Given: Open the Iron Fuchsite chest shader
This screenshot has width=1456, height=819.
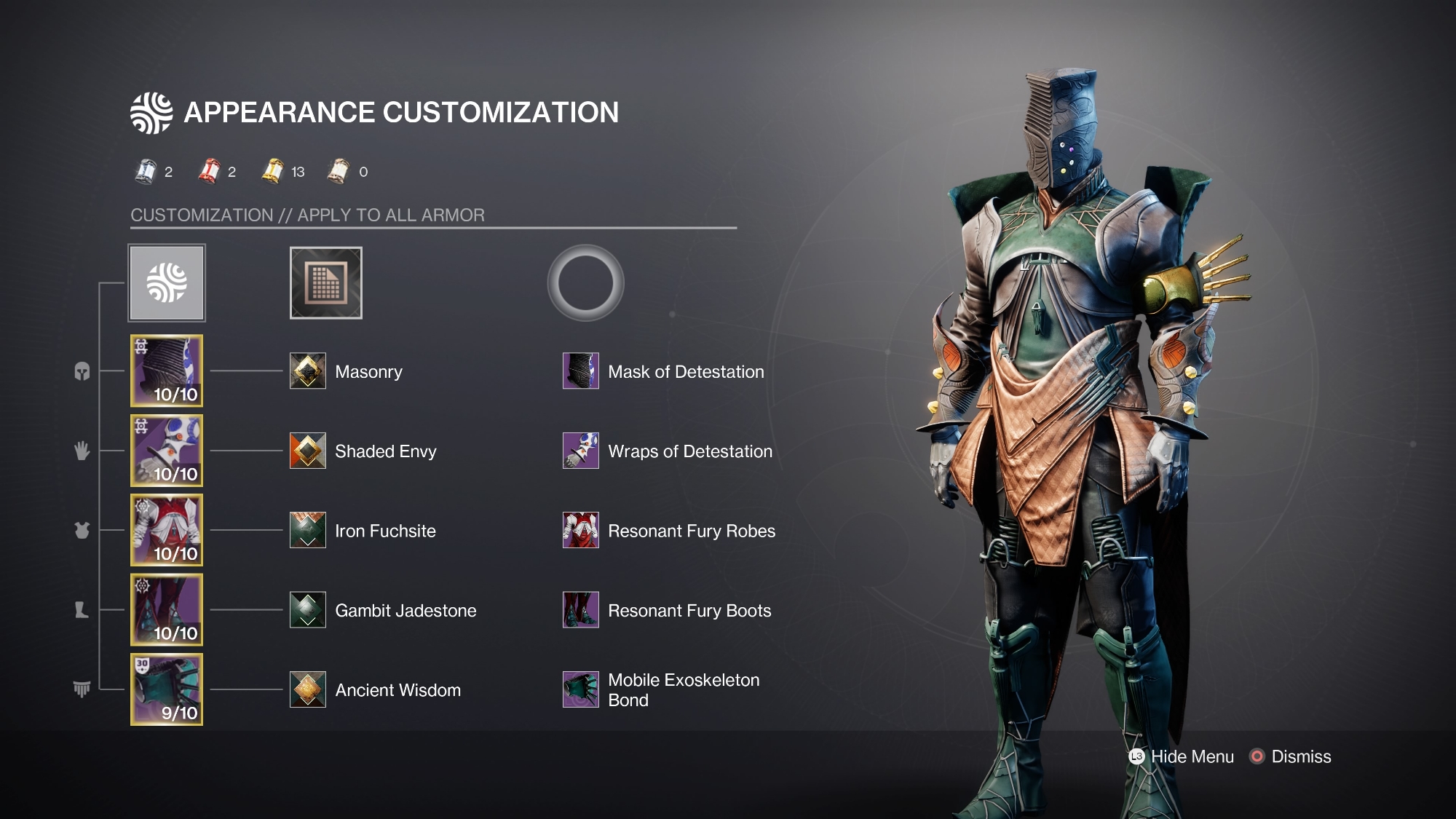Looking at the screenshot, I should coord(308,530).
